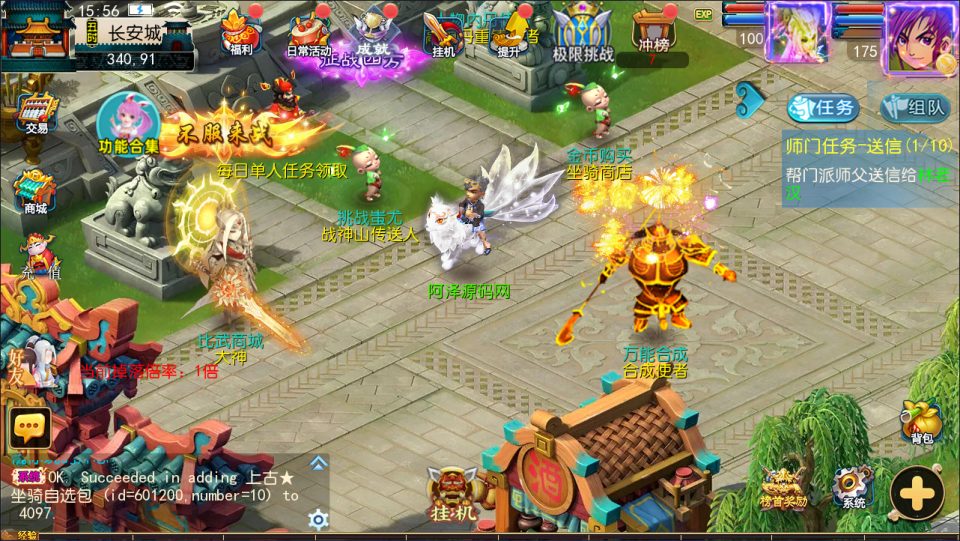The width and height of the screenshot is (960, 541).
Task: Open chat settings gear
Action: [x=318, y=518]
